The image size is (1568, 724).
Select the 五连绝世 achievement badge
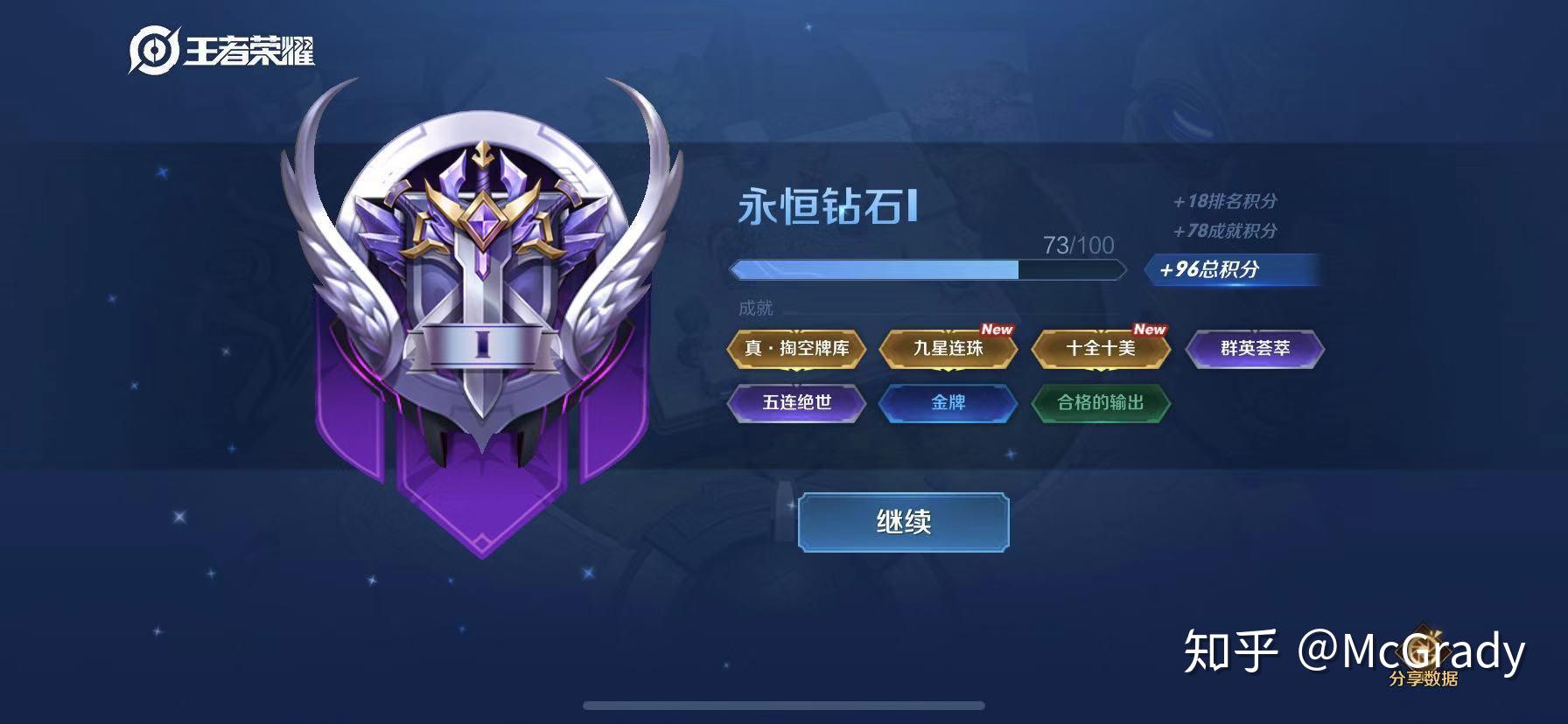pos(797,404)
